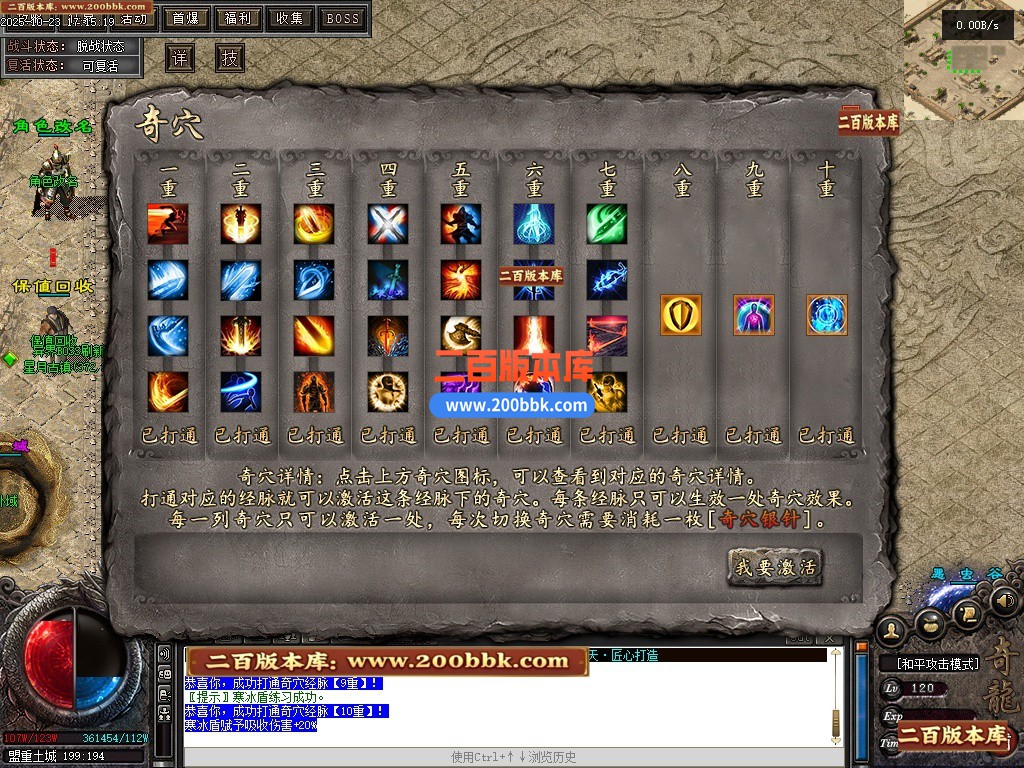
Task: Select the golden axe acupoint icon
Action: click(x=461, y=336)
